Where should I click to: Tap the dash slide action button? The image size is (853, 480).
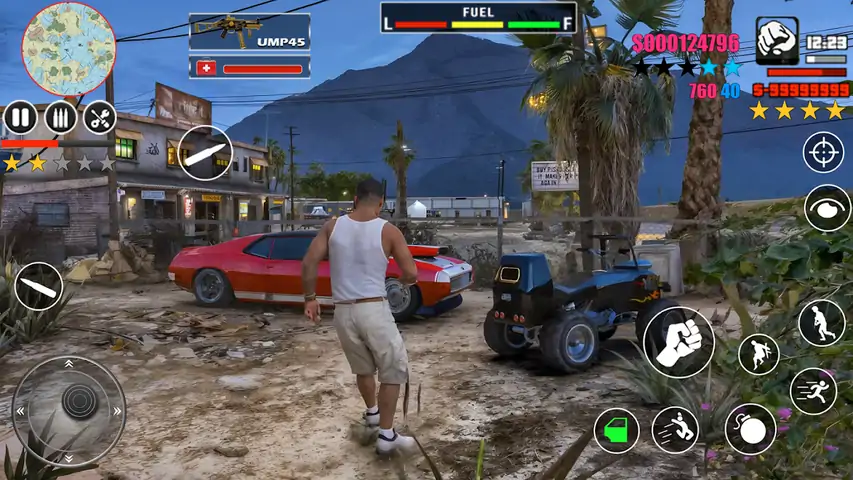point(675,430)
